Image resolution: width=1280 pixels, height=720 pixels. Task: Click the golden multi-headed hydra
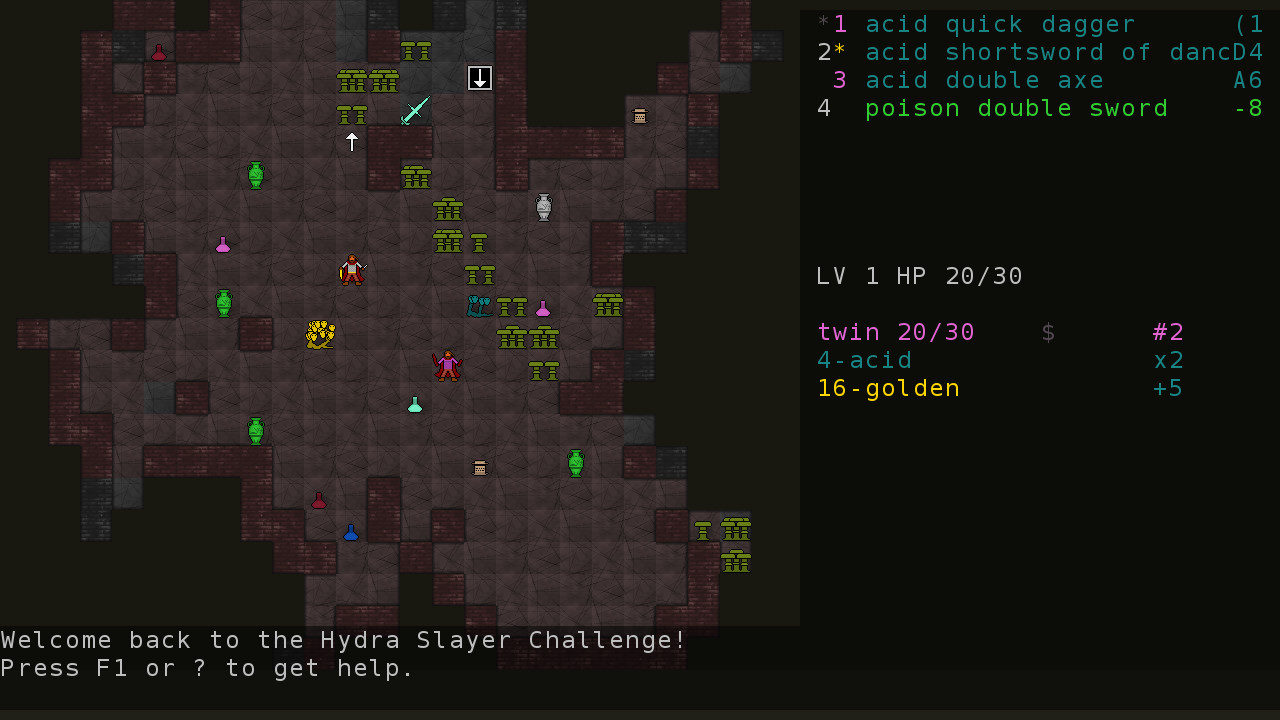(320, 334)
